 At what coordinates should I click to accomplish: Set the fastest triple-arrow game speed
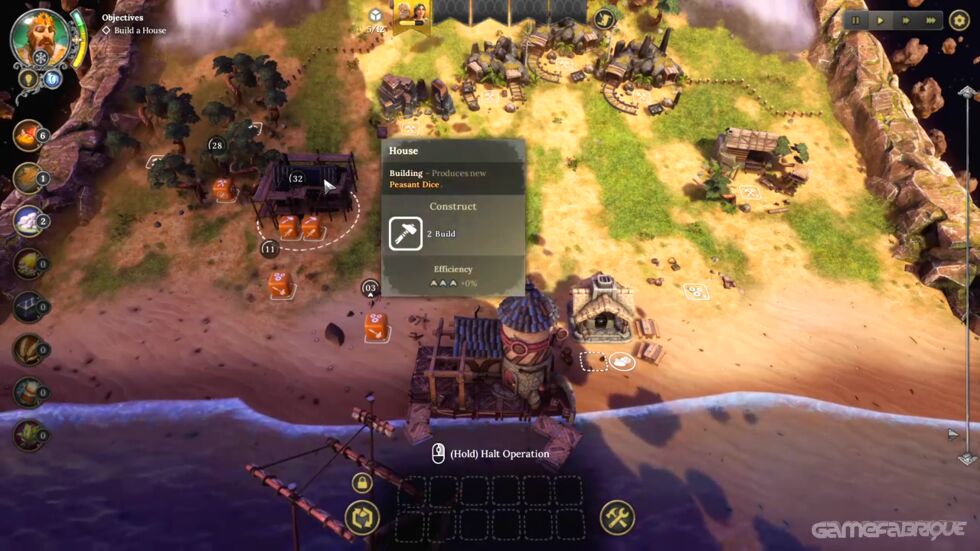click(x=931, y=20)
